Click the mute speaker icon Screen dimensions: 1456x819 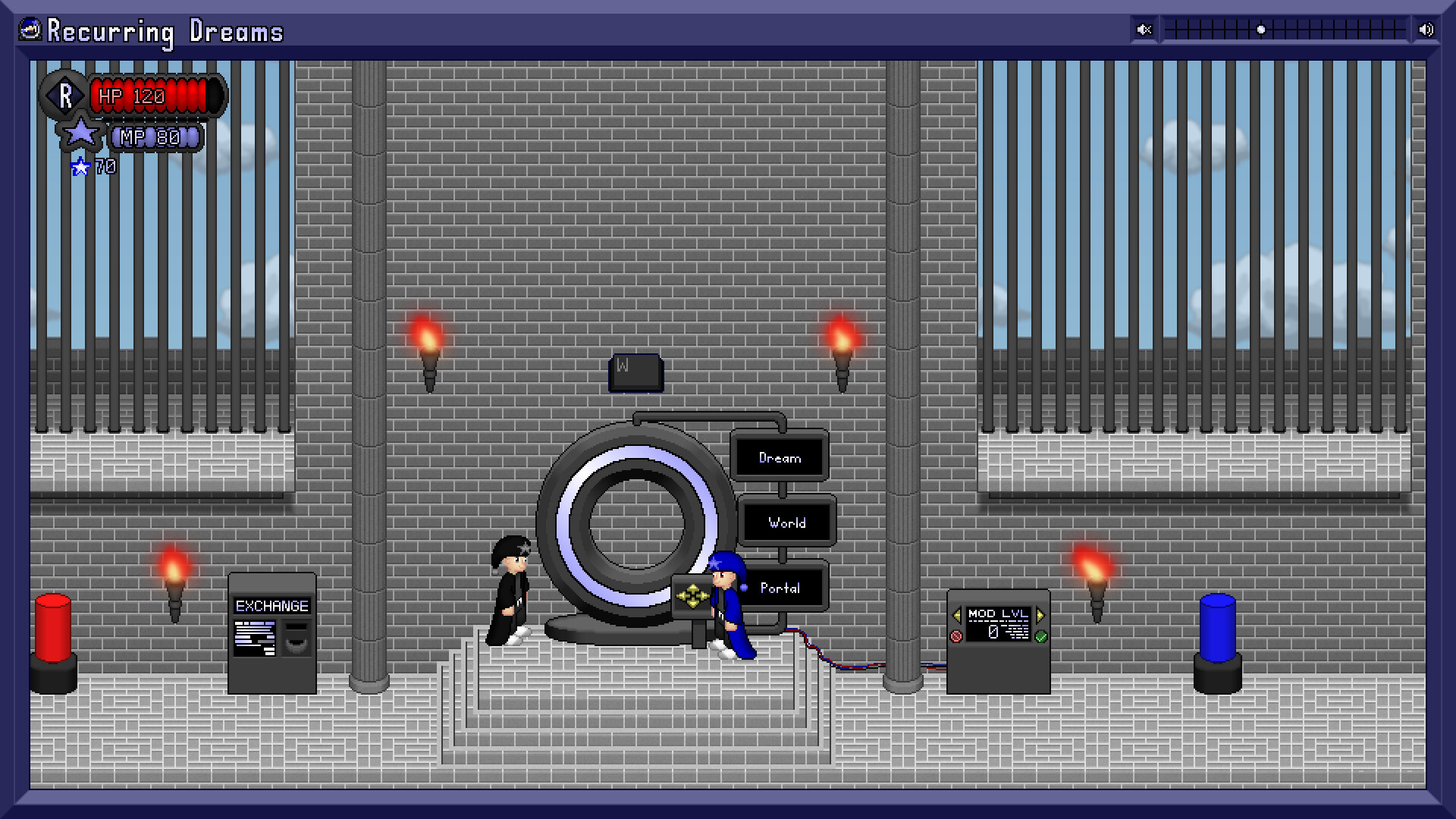click(1143, 30)
